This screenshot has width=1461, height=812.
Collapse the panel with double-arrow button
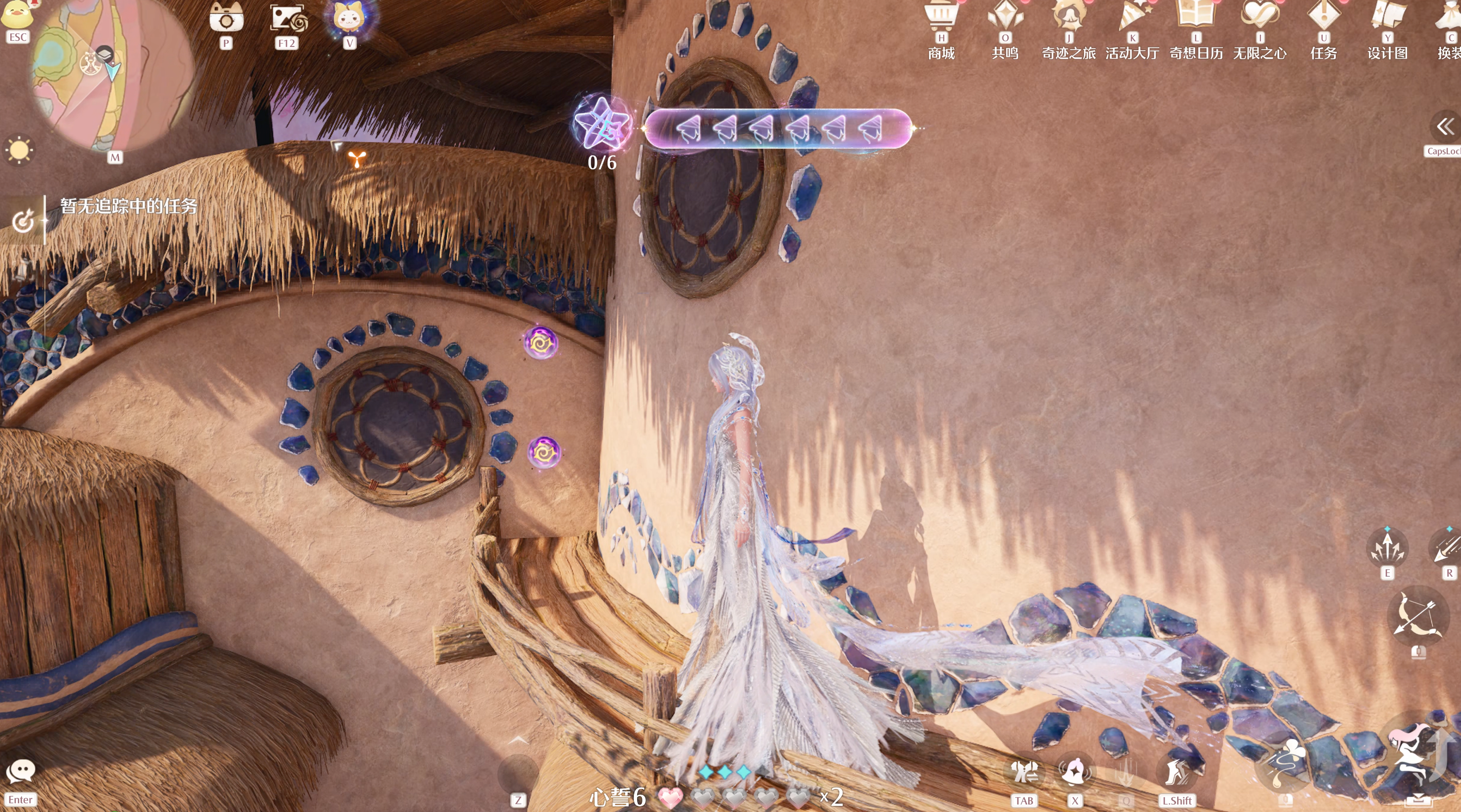(x=1445, y=126)
